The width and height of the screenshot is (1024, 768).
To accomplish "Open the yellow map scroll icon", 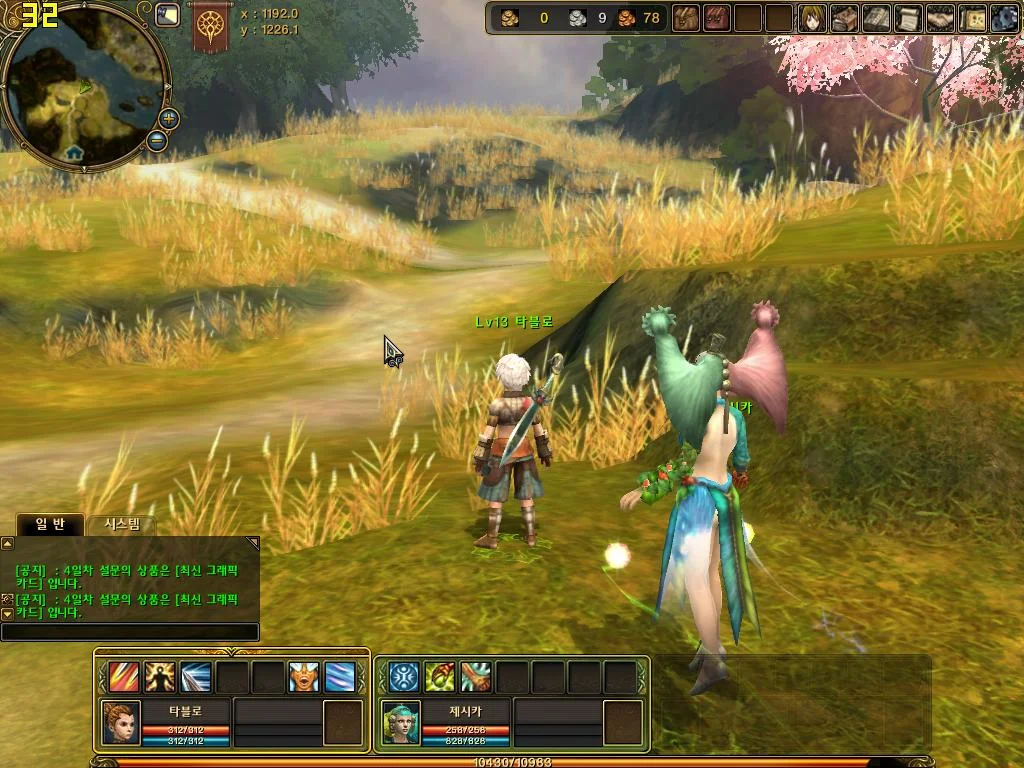I will [972, 18].
